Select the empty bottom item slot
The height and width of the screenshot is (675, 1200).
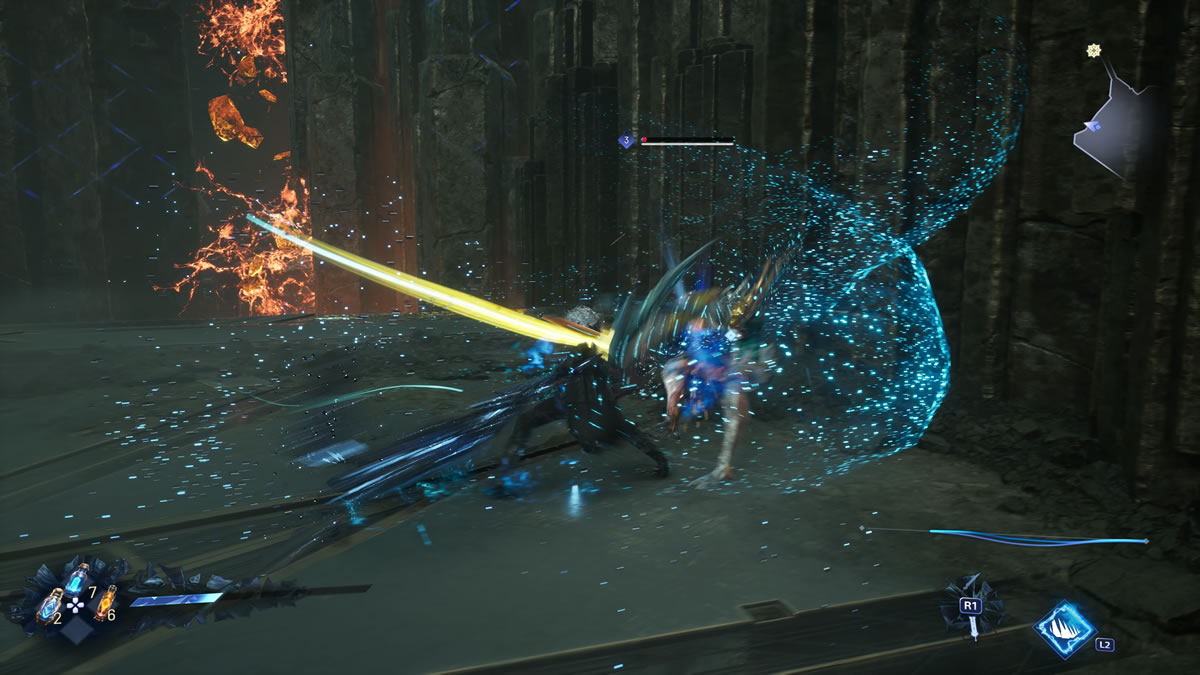[76, 630]
